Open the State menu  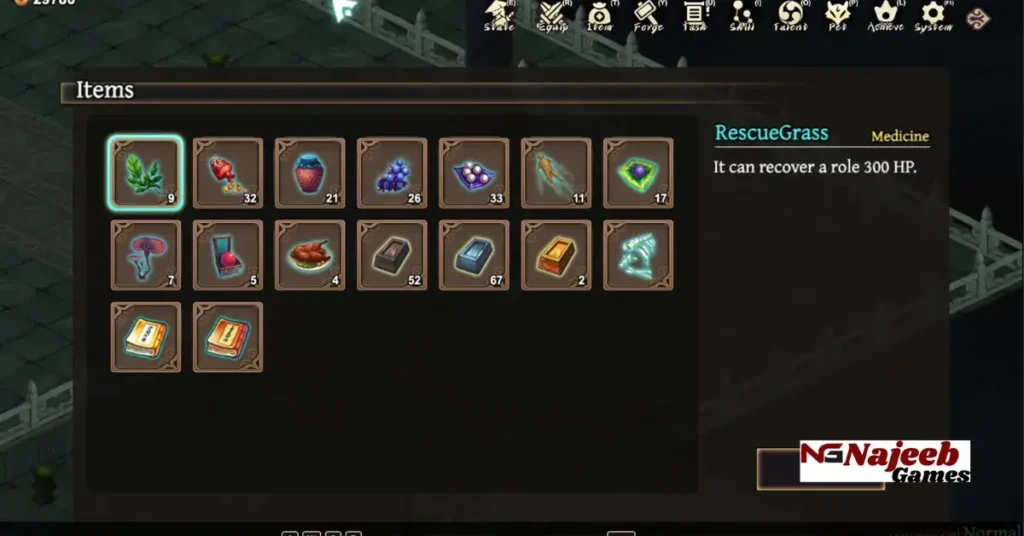[499, 14]
